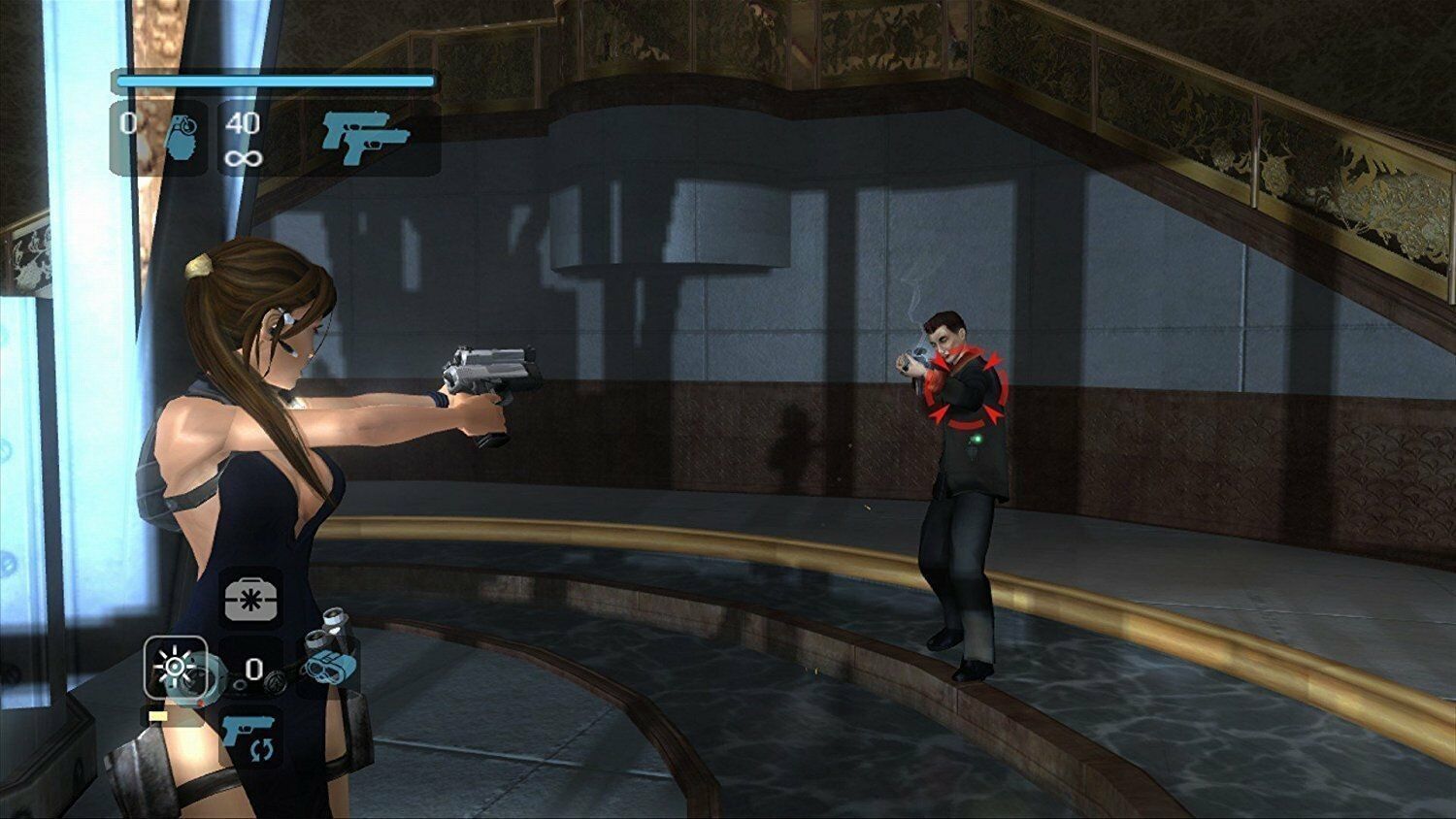Use the health pack medkit icon

253,595
